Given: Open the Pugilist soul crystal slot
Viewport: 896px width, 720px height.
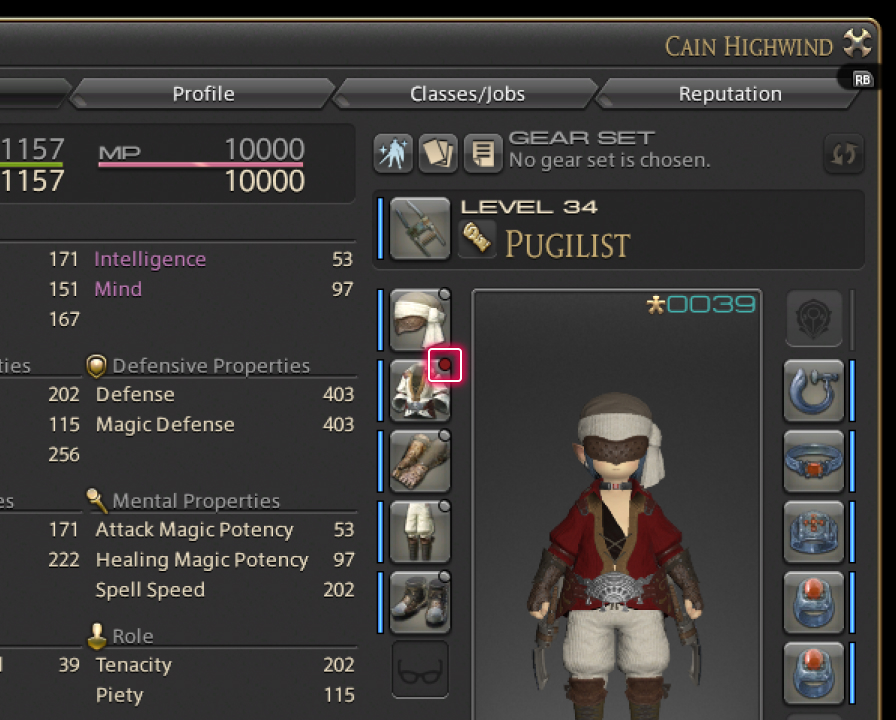Looking at the screenshot, I should (x=477, y=239).
